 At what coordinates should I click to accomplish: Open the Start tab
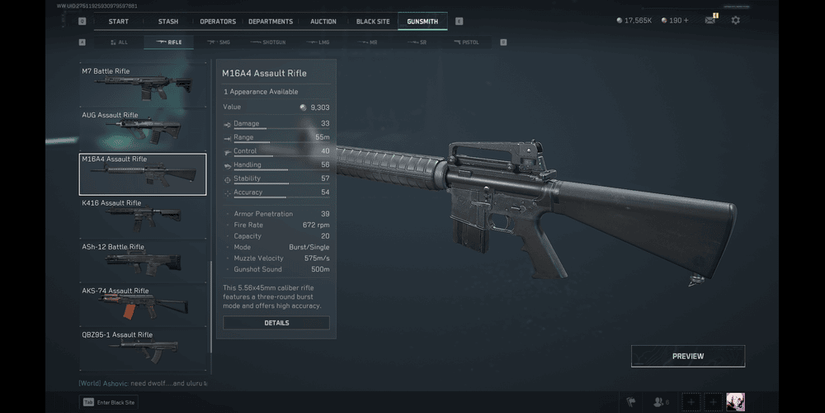[118, 21]
